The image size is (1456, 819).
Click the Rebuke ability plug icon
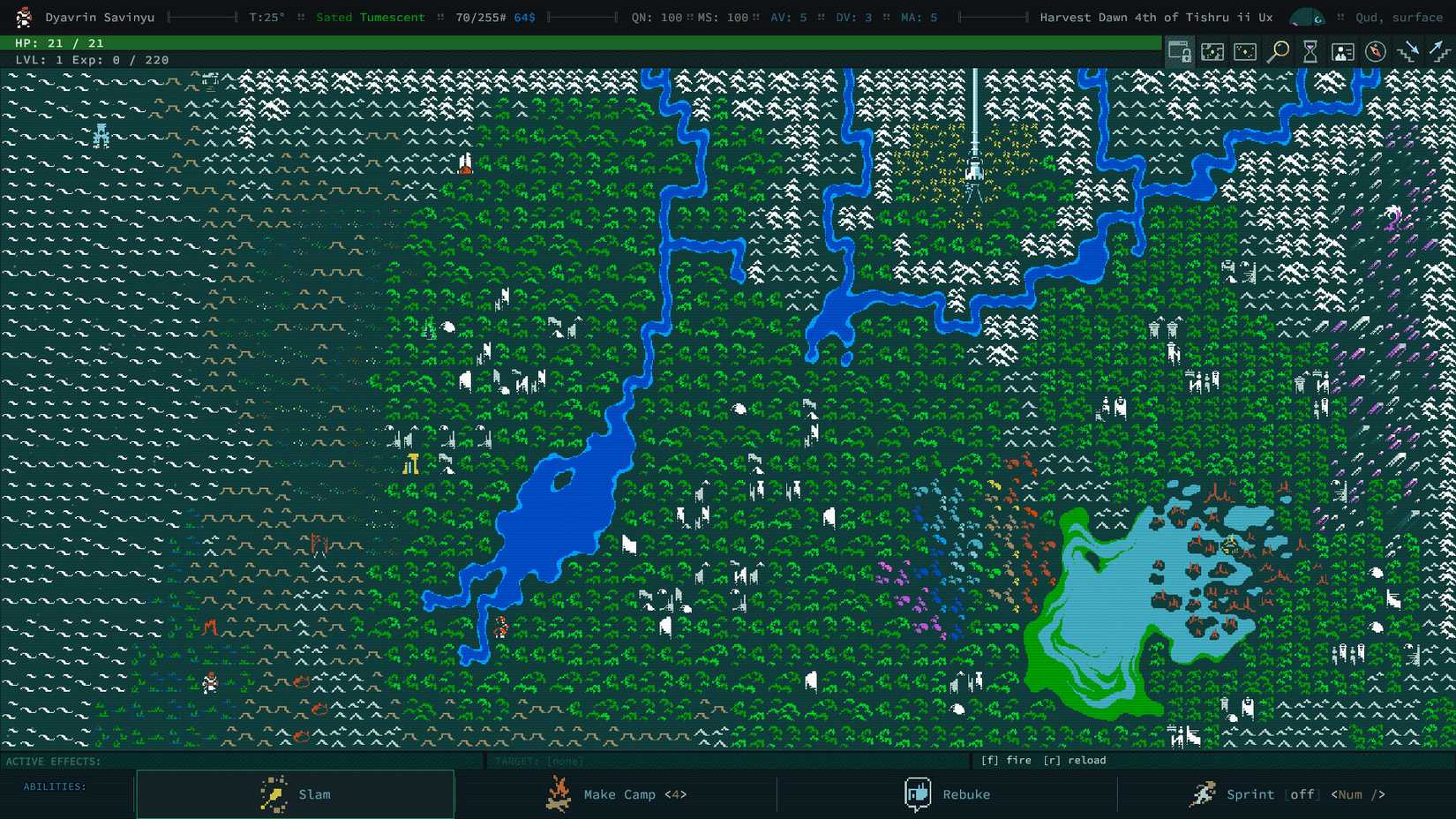pos(918,793)
